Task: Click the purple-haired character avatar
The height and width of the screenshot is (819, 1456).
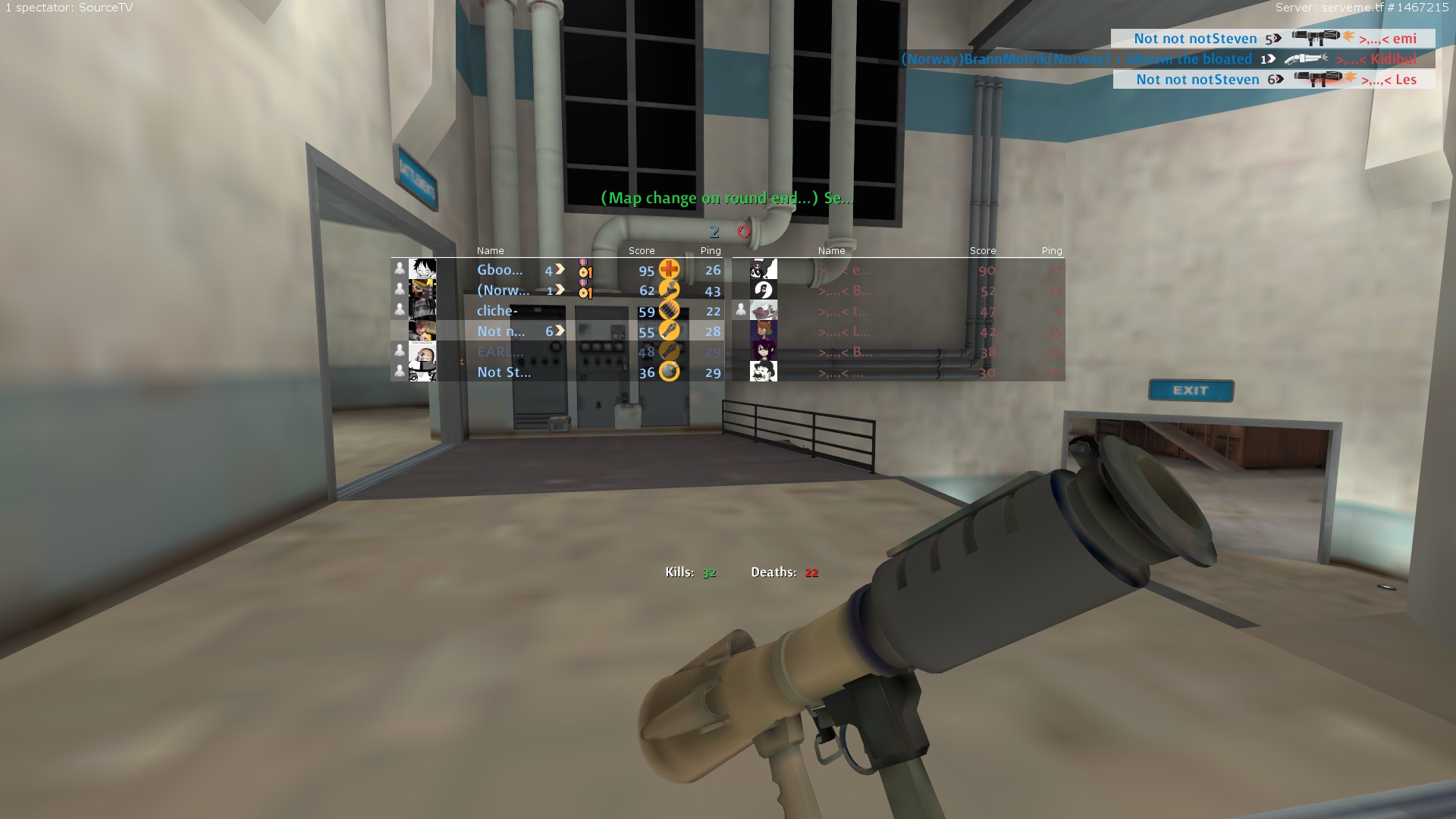Action: tap(763, 351)
